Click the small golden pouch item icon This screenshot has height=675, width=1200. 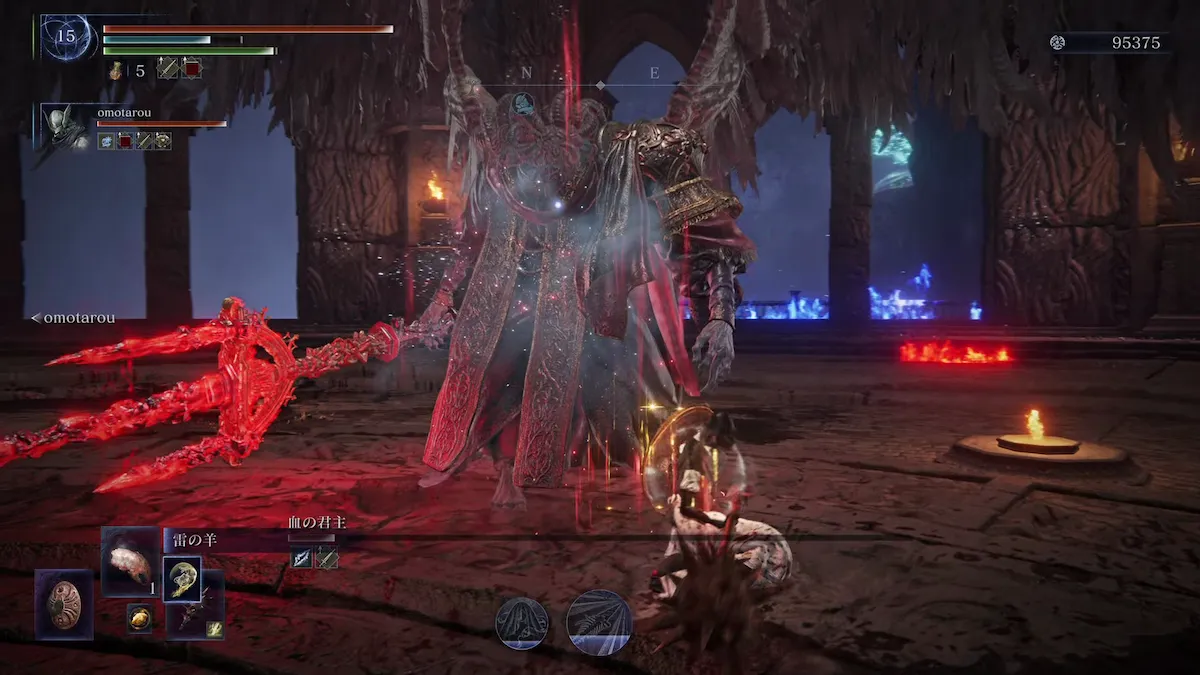[139, 617]
